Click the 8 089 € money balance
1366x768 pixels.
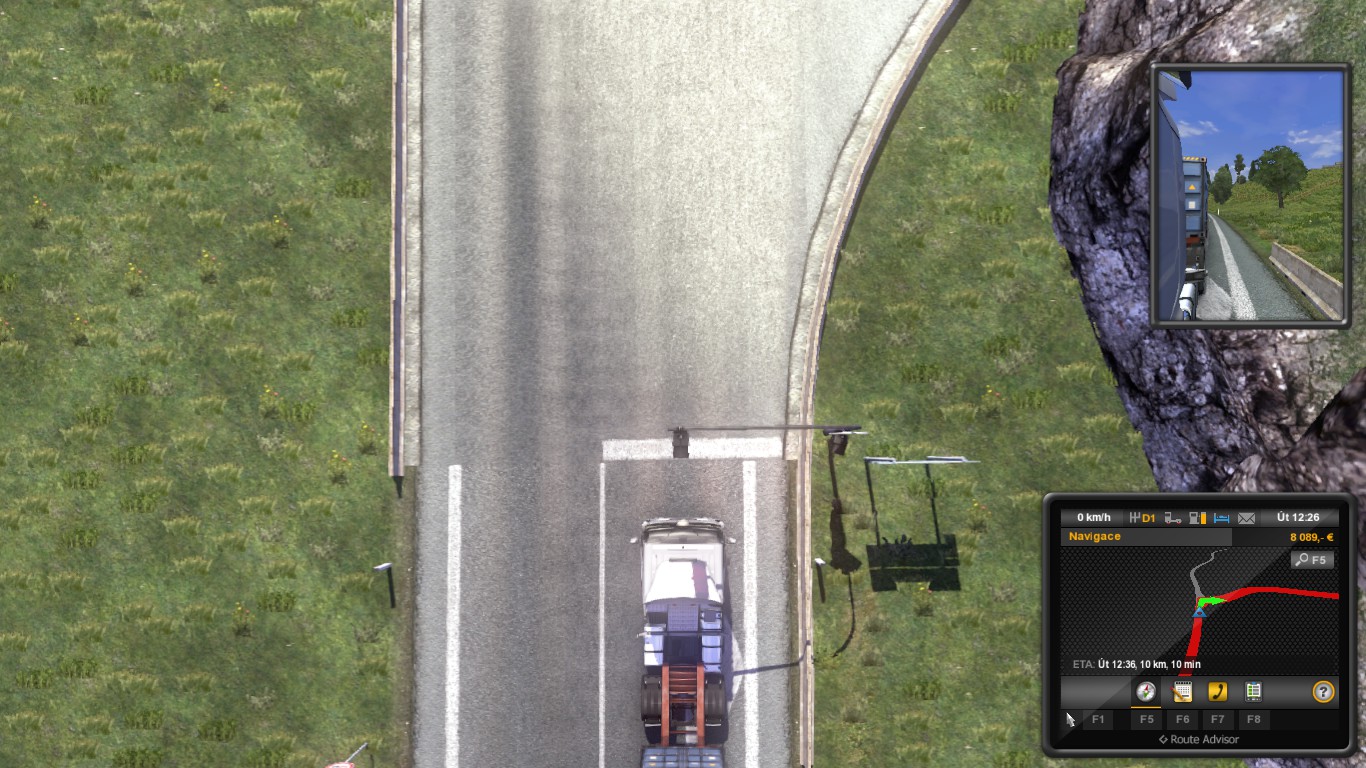[1312, 535]
